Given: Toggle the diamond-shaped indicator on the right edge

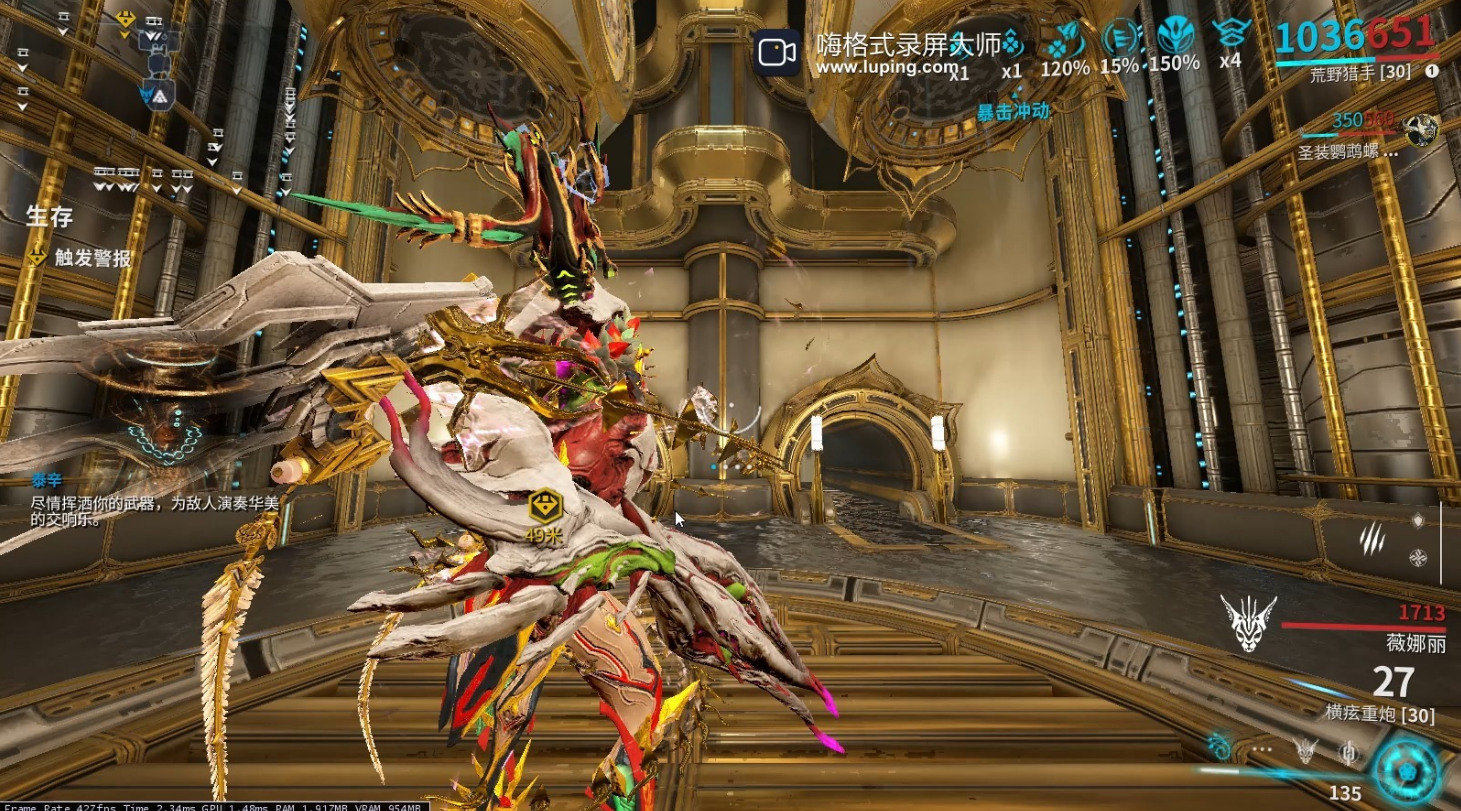Looking at the screenshot, I should 1417,519.
